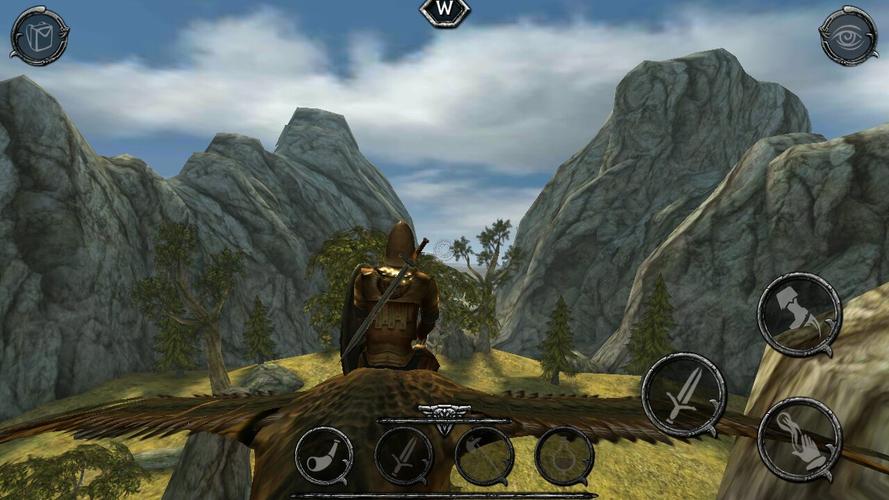Use the potion flask quick slot
Image resolution: width=889 pixels, height=500 pixels.
(x=564, y=456)
